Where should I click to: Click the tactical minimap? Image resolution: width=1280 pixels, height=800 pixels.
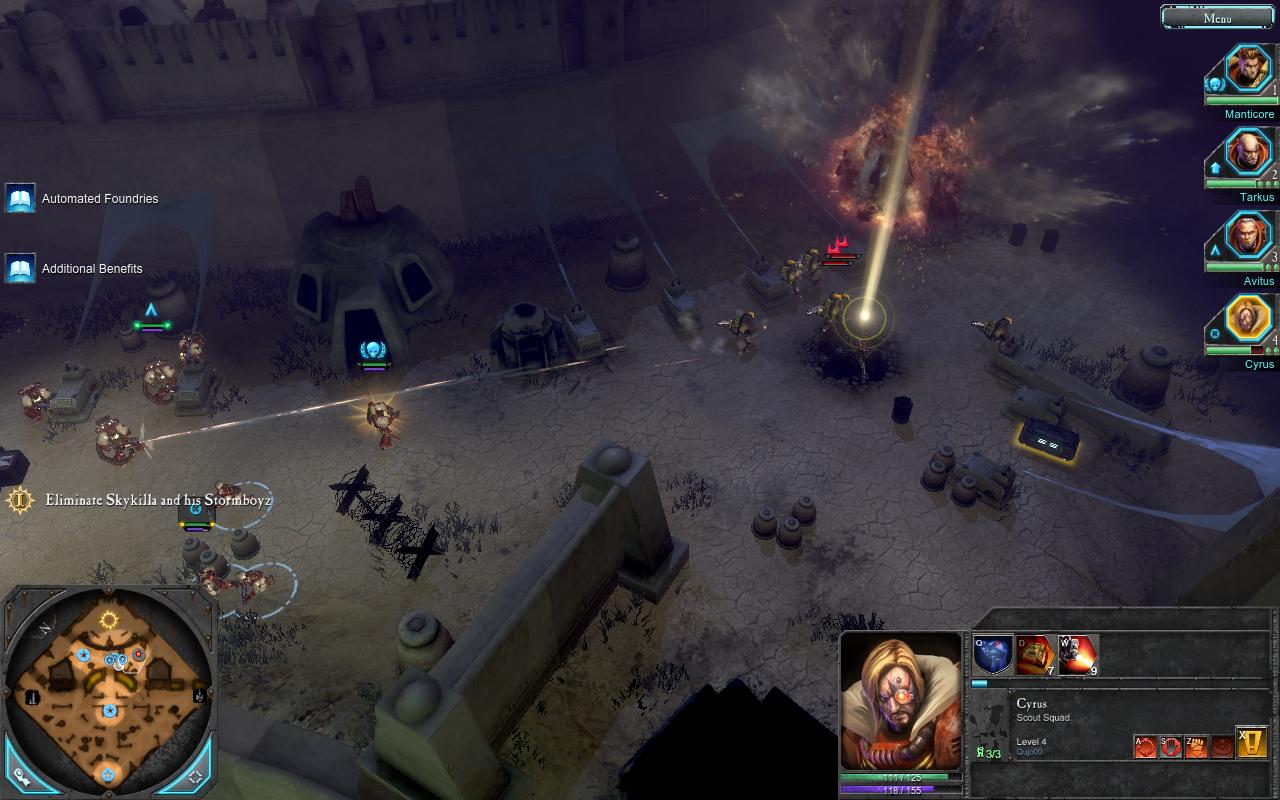click(108, 690)
